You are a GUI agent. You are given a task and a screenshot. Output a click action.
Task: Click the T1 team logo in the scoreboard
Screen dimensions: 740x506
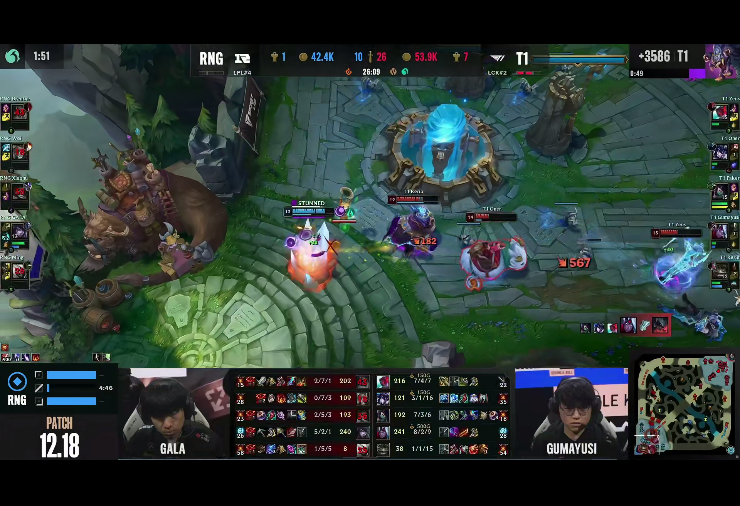497,59
